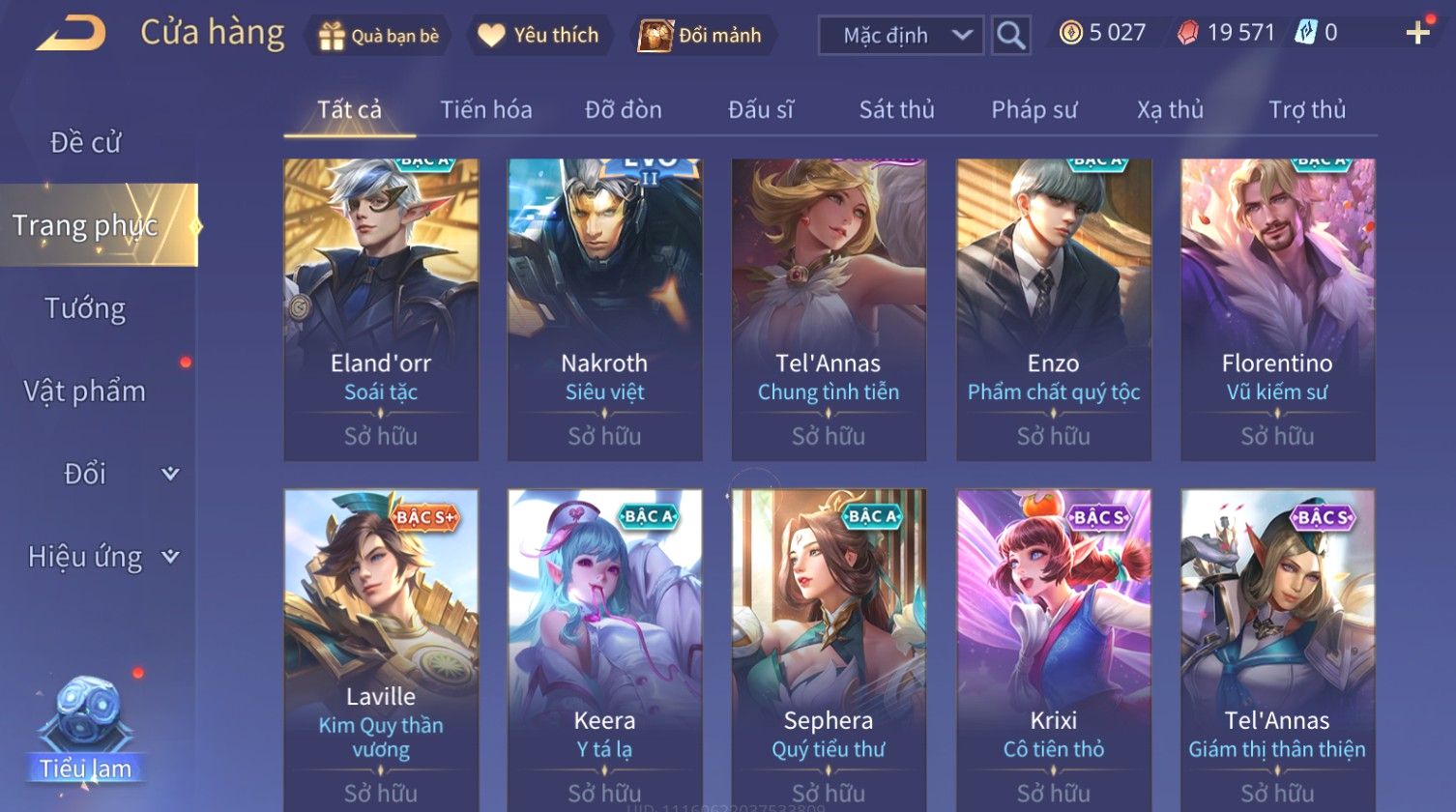Show the Sát thủ skins tab
Viewport: 1456px width, 812px height.
point(896,110)
